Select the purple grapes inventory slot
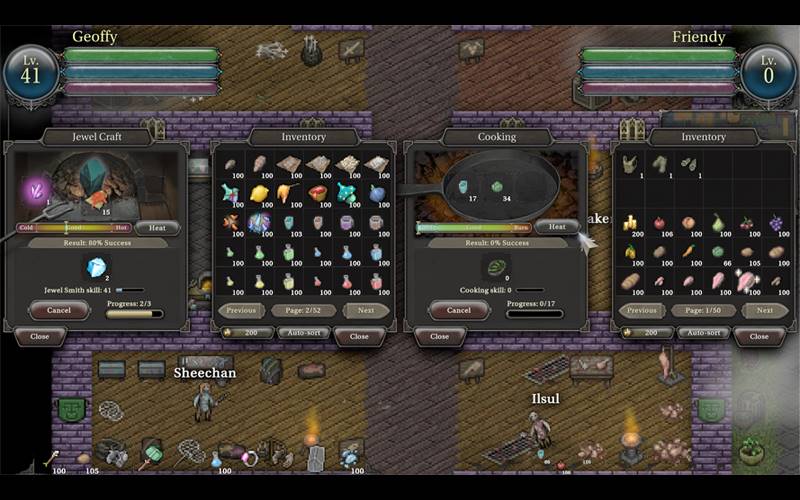 [777, 223]
